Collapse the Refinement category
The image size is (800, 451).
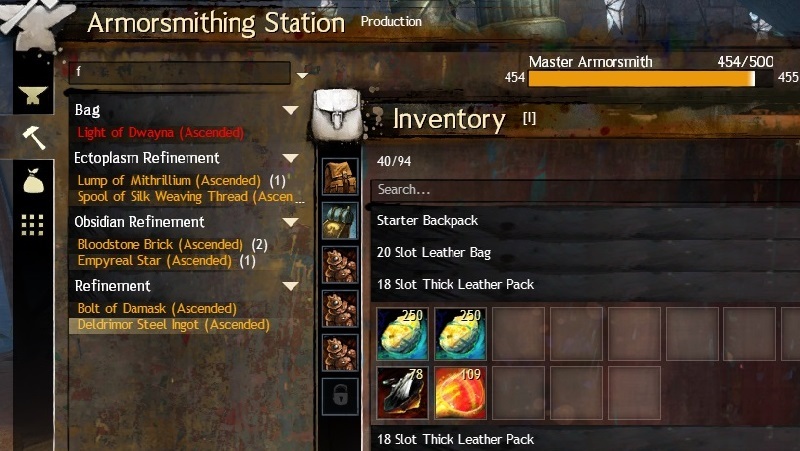290,286
